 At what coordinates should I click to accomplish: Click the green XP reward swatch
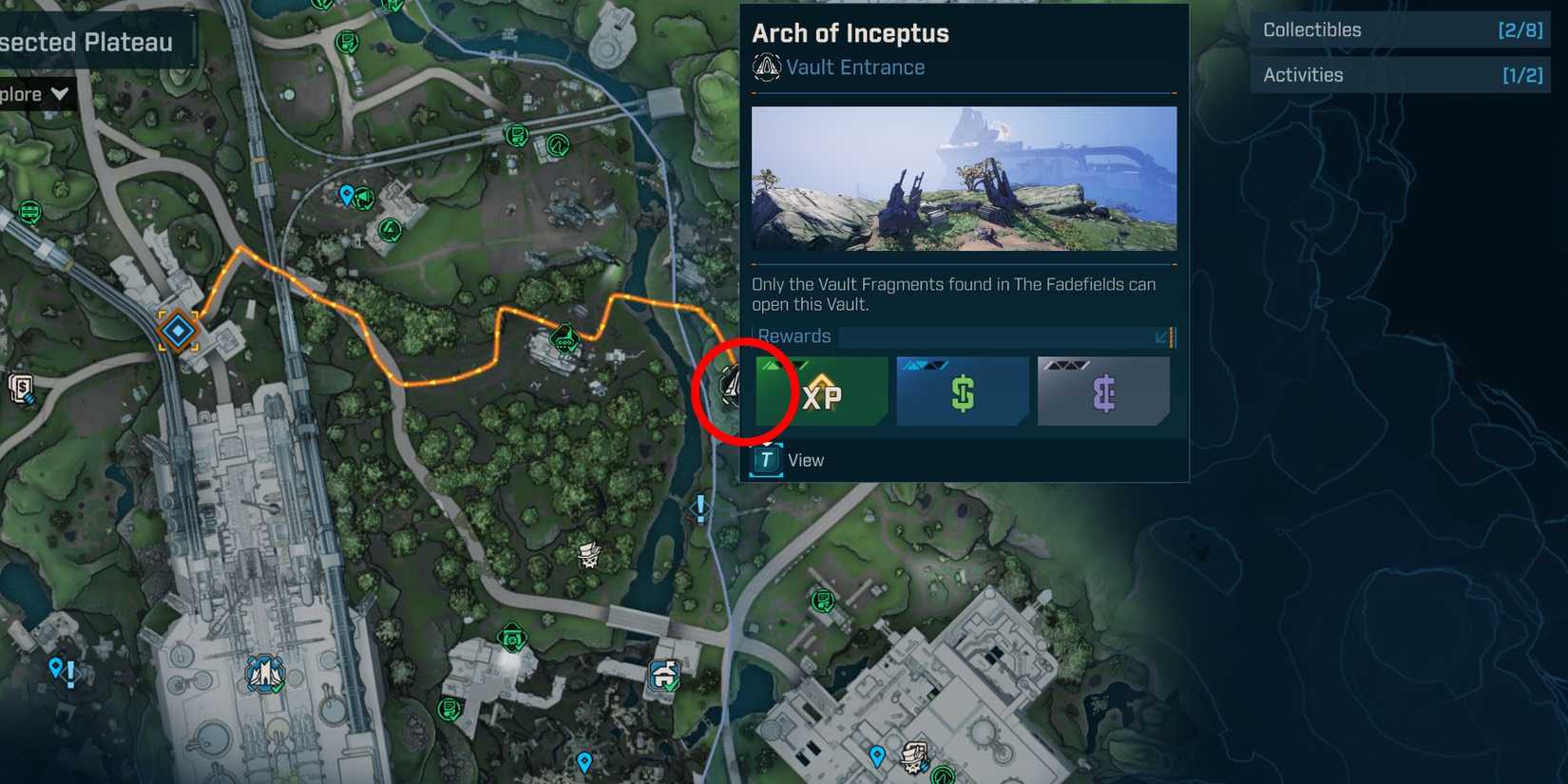[820, 391]
